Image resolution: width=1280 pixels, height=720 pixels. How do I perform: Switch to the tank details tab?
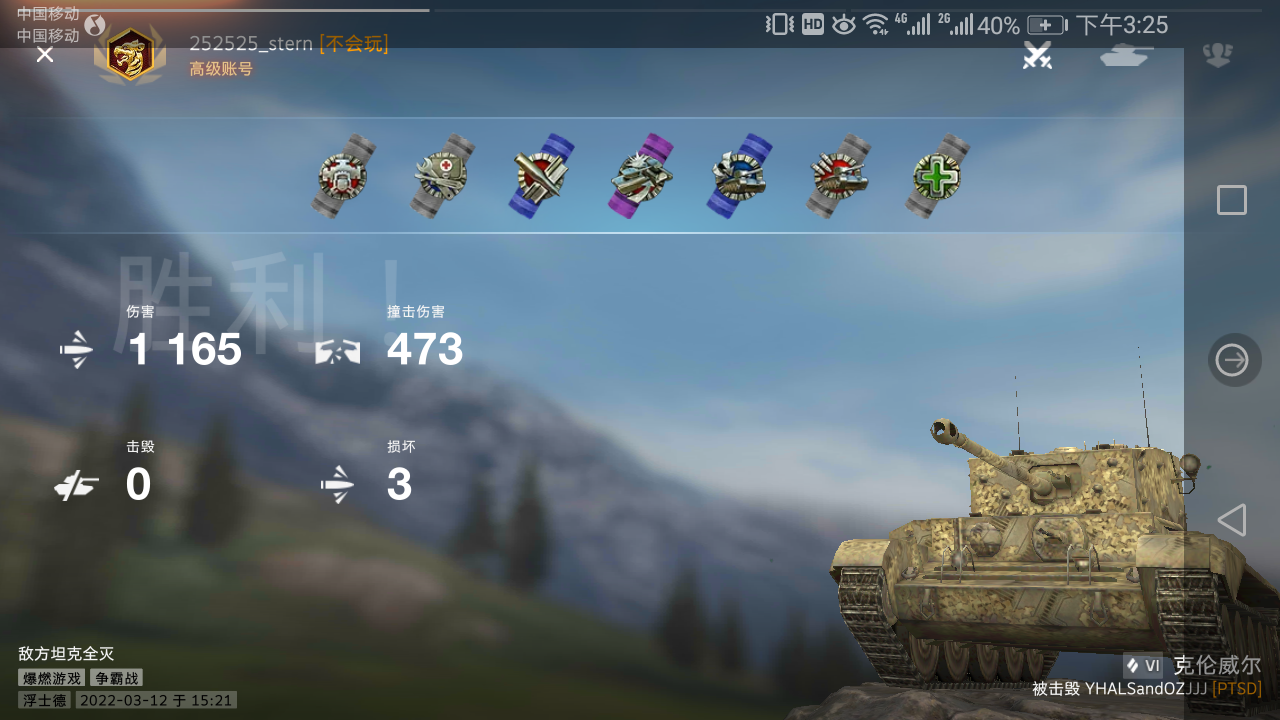(1125, 57)
